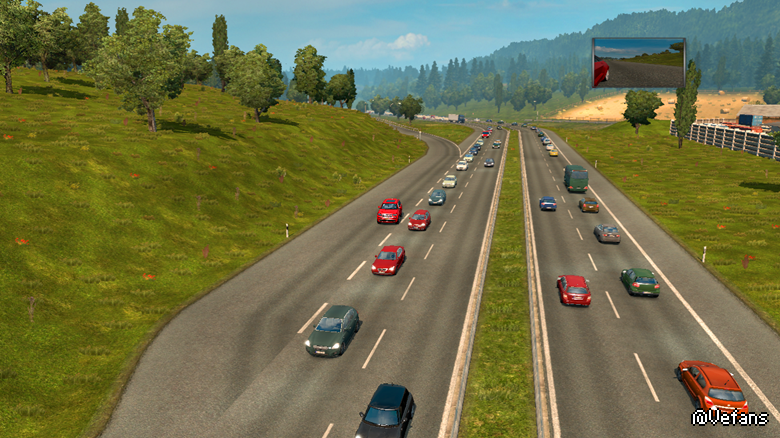
Task: Click the rear-view mirror panel
Action: [638, 63]
